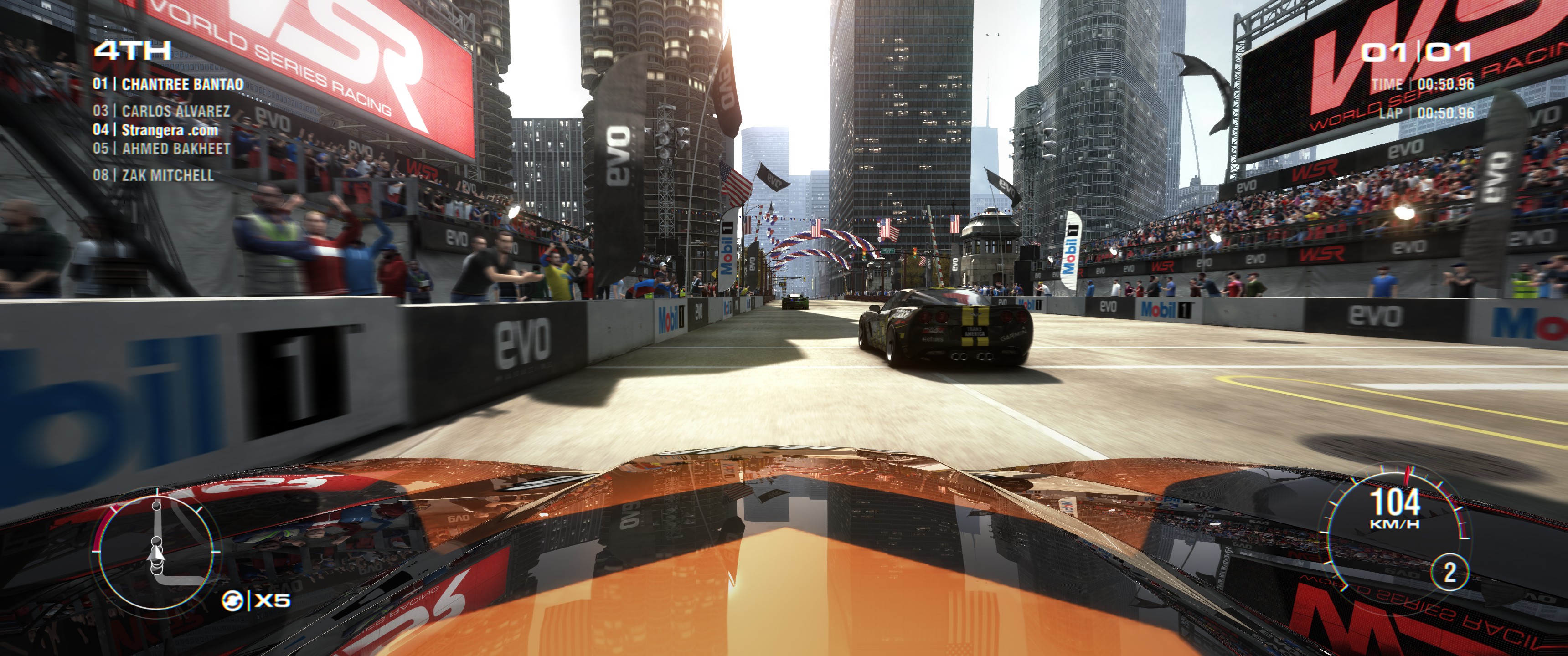This screenshot has width=1568, height=656.
Task: Choose Carlos Alvarez's standings row
Action: (x=162, y=111)
